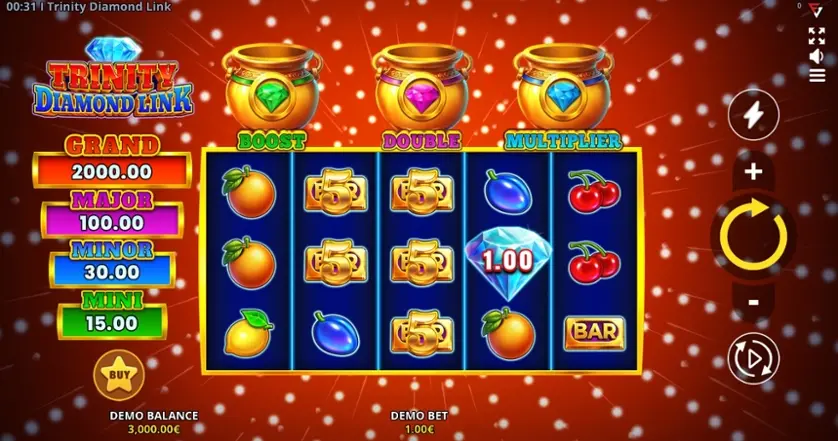
Task: Open the star BUY feature button
Action: [118, 375]
